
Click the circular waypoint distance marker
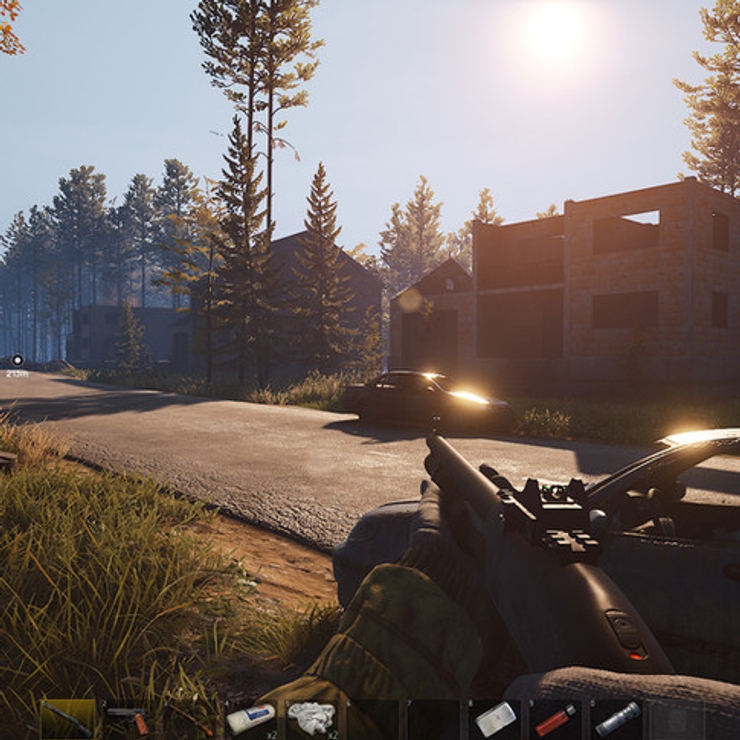pyautogui.click(x=17, y=360)
